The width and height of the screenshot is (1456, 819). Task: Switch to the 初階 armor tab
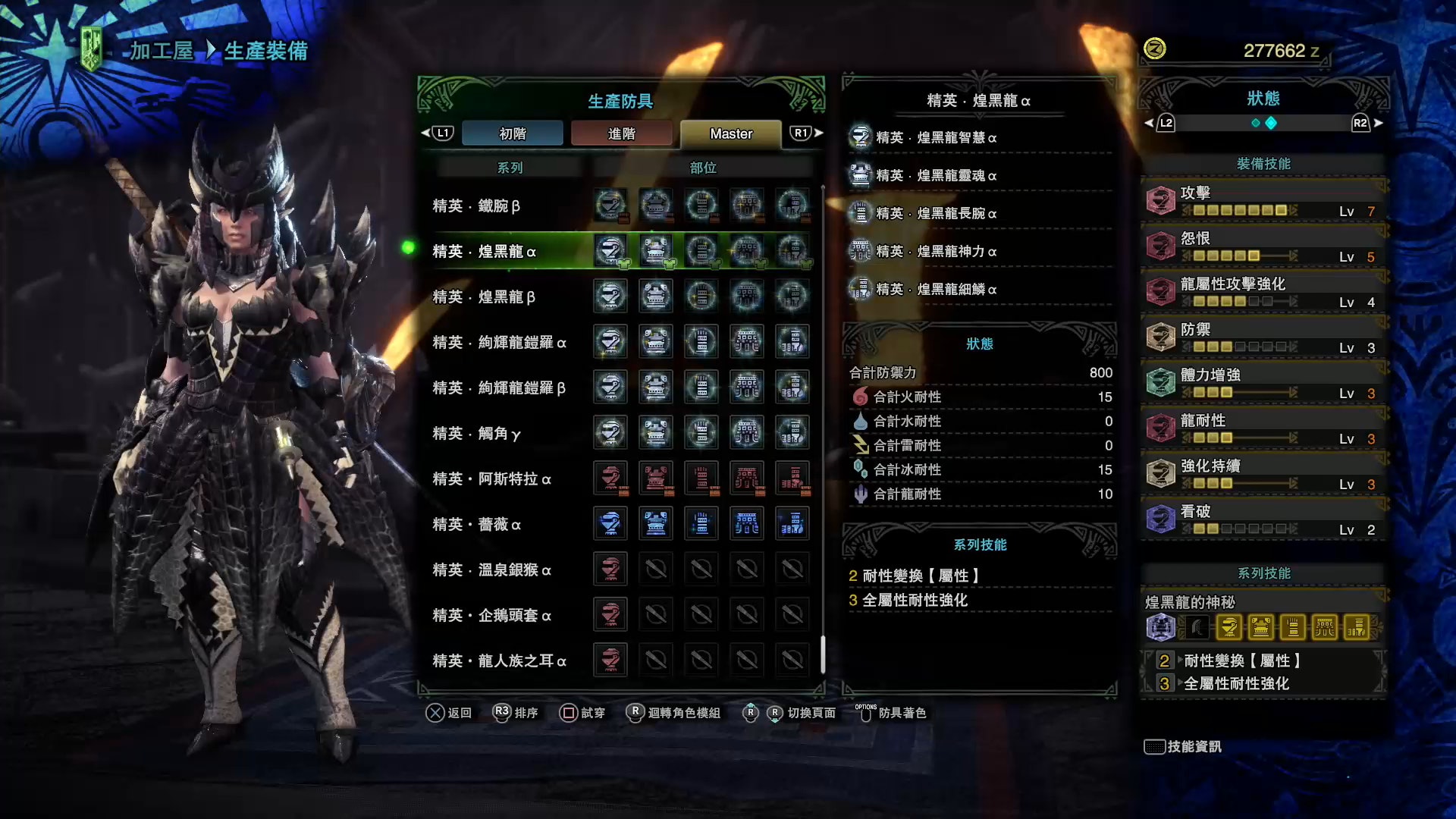coord(513,133)
